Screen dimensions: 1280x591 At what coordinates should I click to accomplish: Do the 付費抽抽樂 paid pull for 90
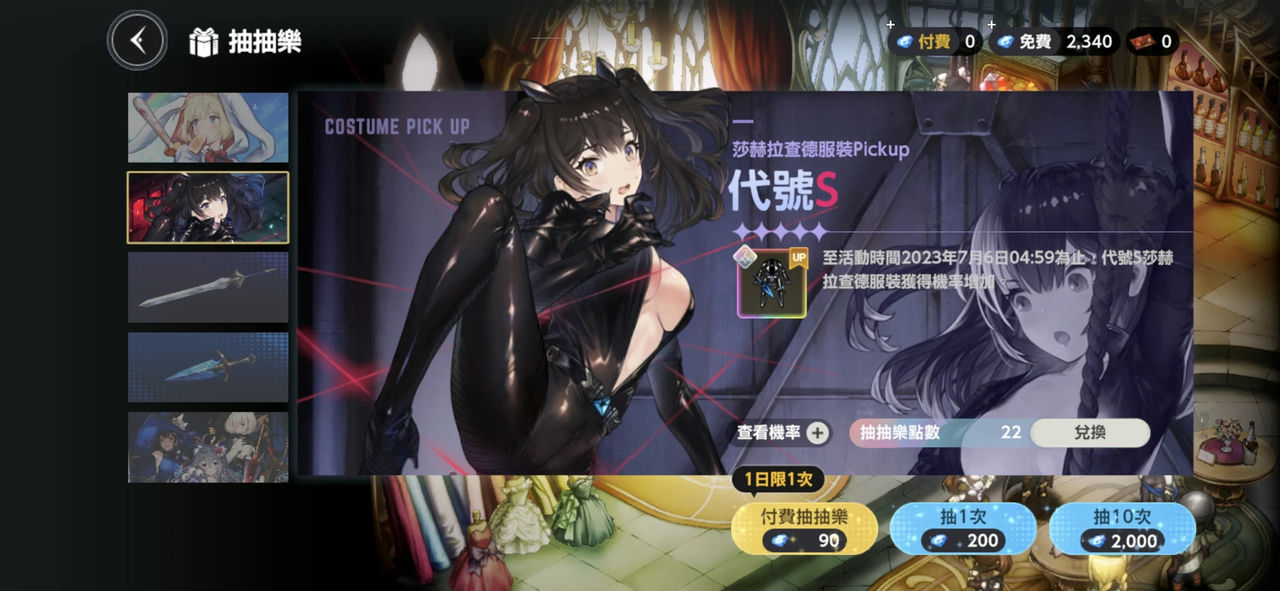(804, 529)
